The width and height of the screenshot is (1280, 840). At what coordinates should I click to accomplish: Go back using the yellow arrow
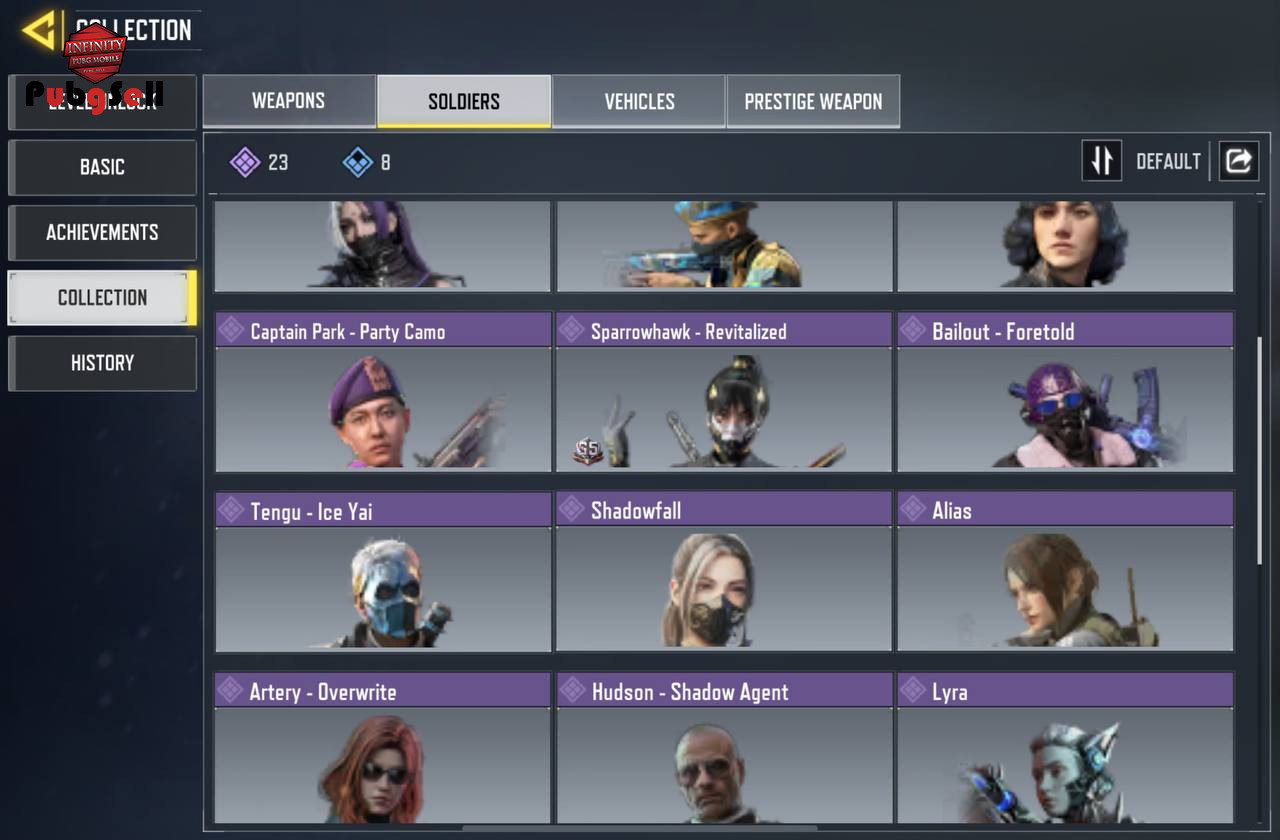click(x=39, y=30)
